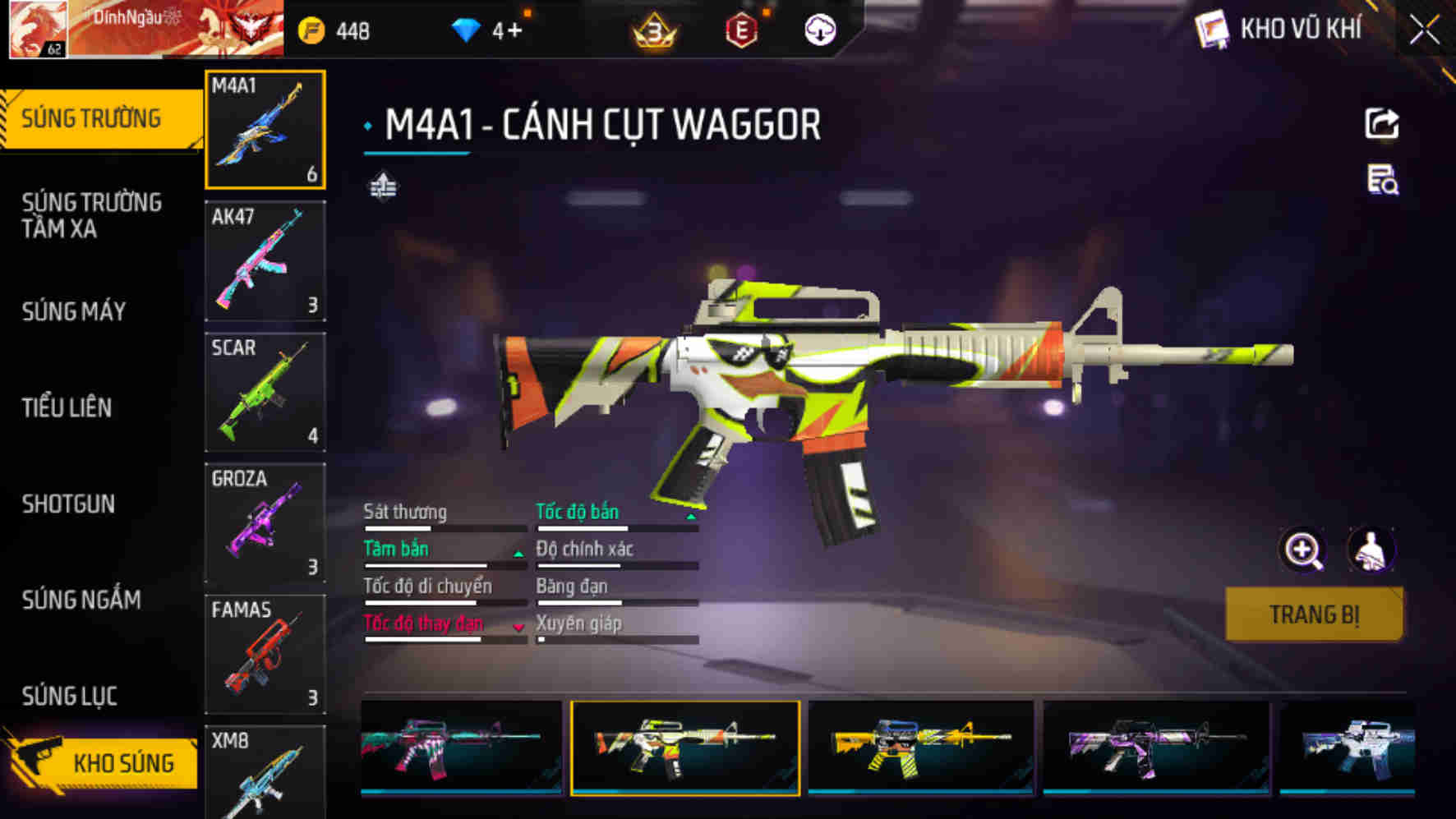Click the share arrow icon
Screen dimensions: 1456x819
[1381, 124]
